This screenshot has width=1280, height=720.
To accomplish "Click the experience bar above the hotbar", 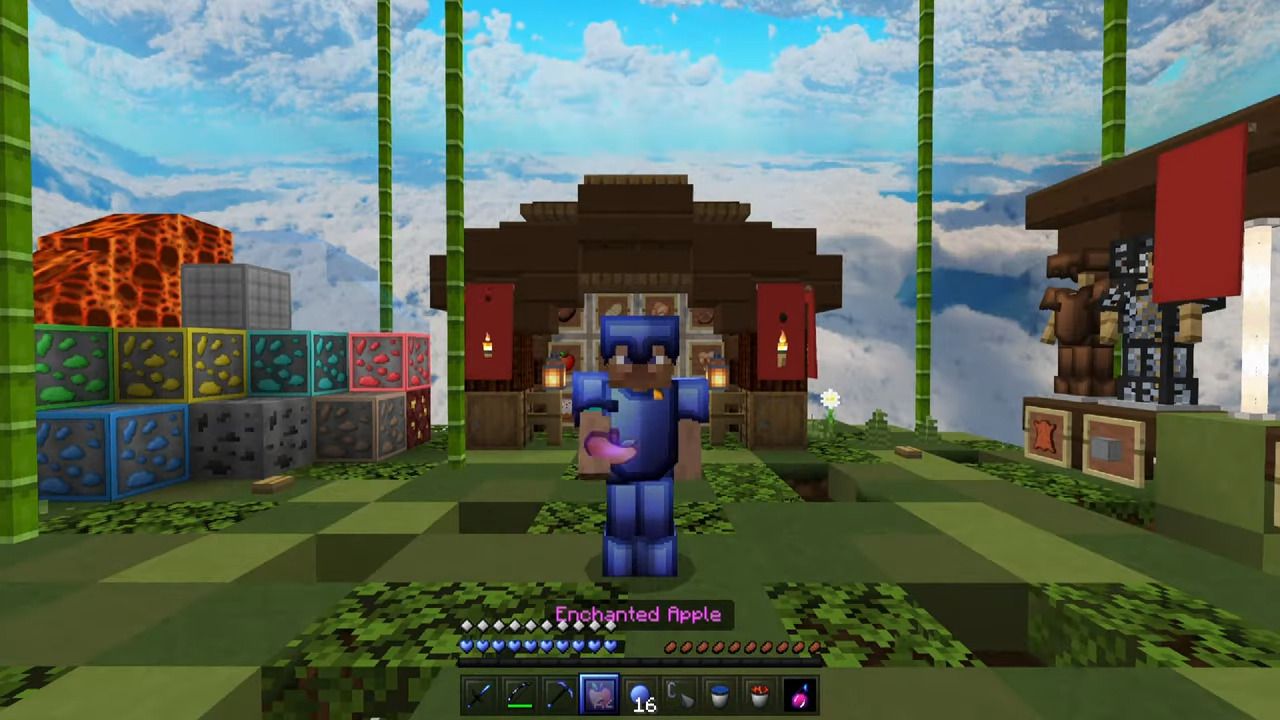I will click(640, 661).
